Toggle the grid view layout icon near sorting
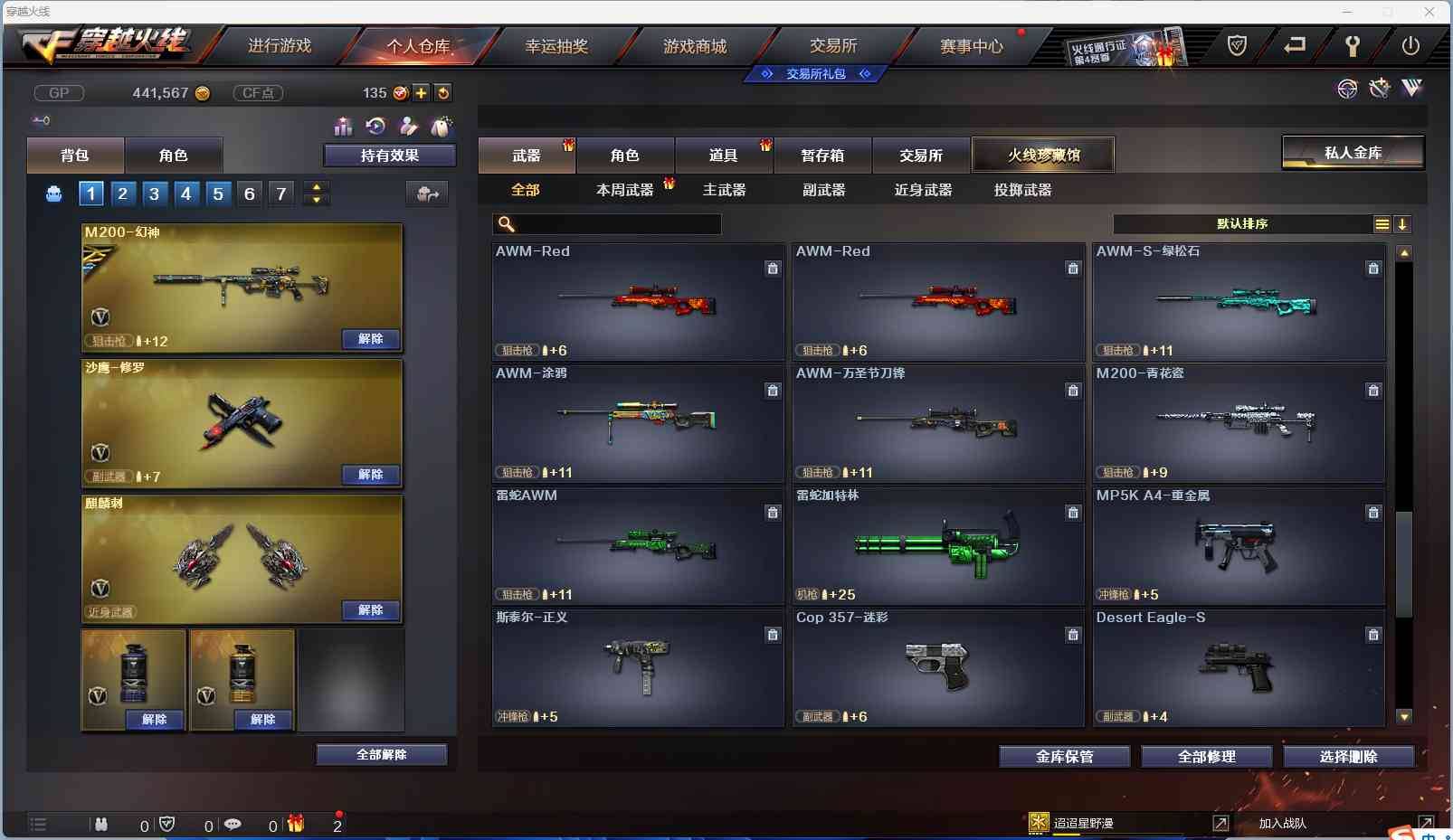The image size is (1453, 840). click(1382, 224)
